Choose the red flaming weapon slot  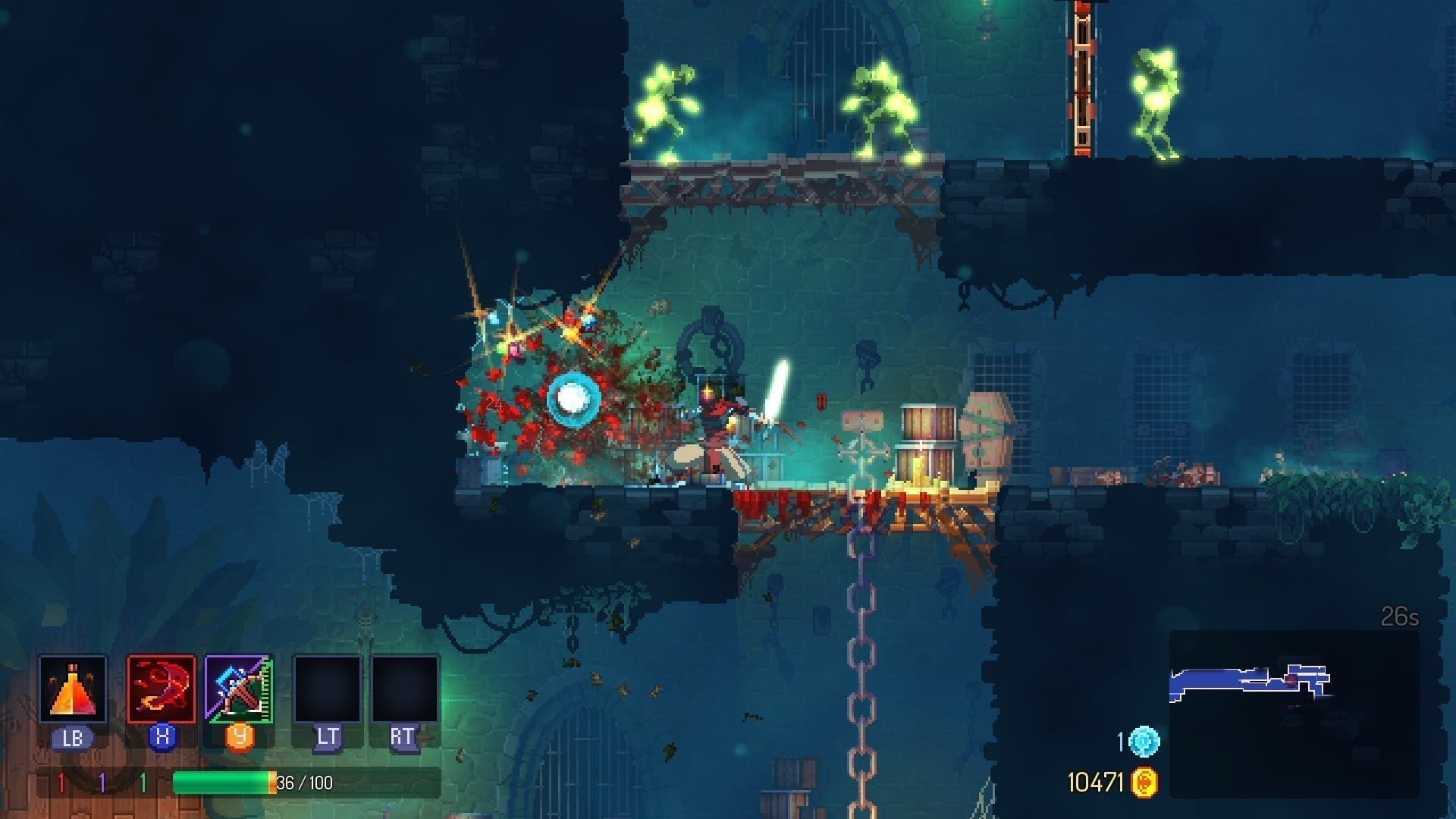click(161, 689)
